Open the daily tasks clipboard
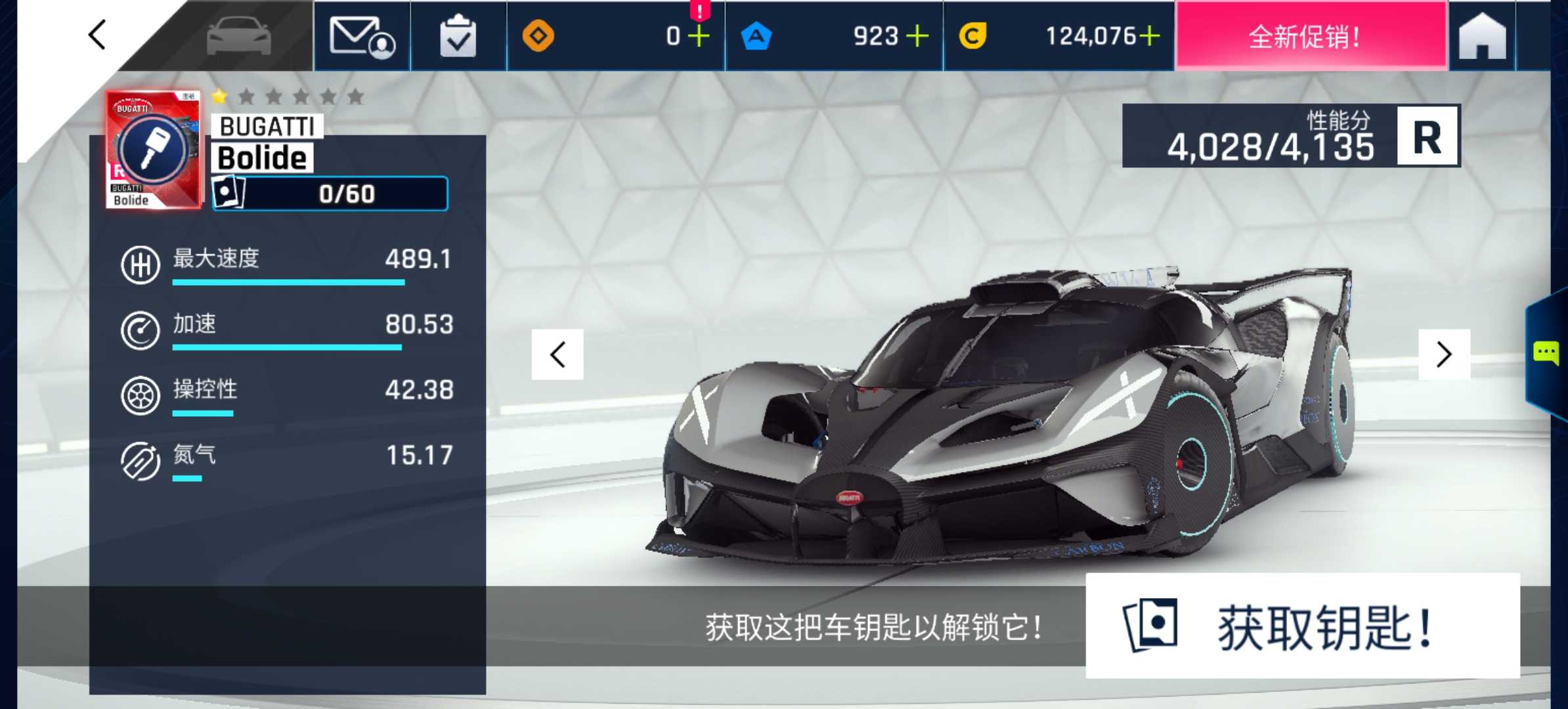Viewport: 1568px width, 709px height. tap(458, 36)
